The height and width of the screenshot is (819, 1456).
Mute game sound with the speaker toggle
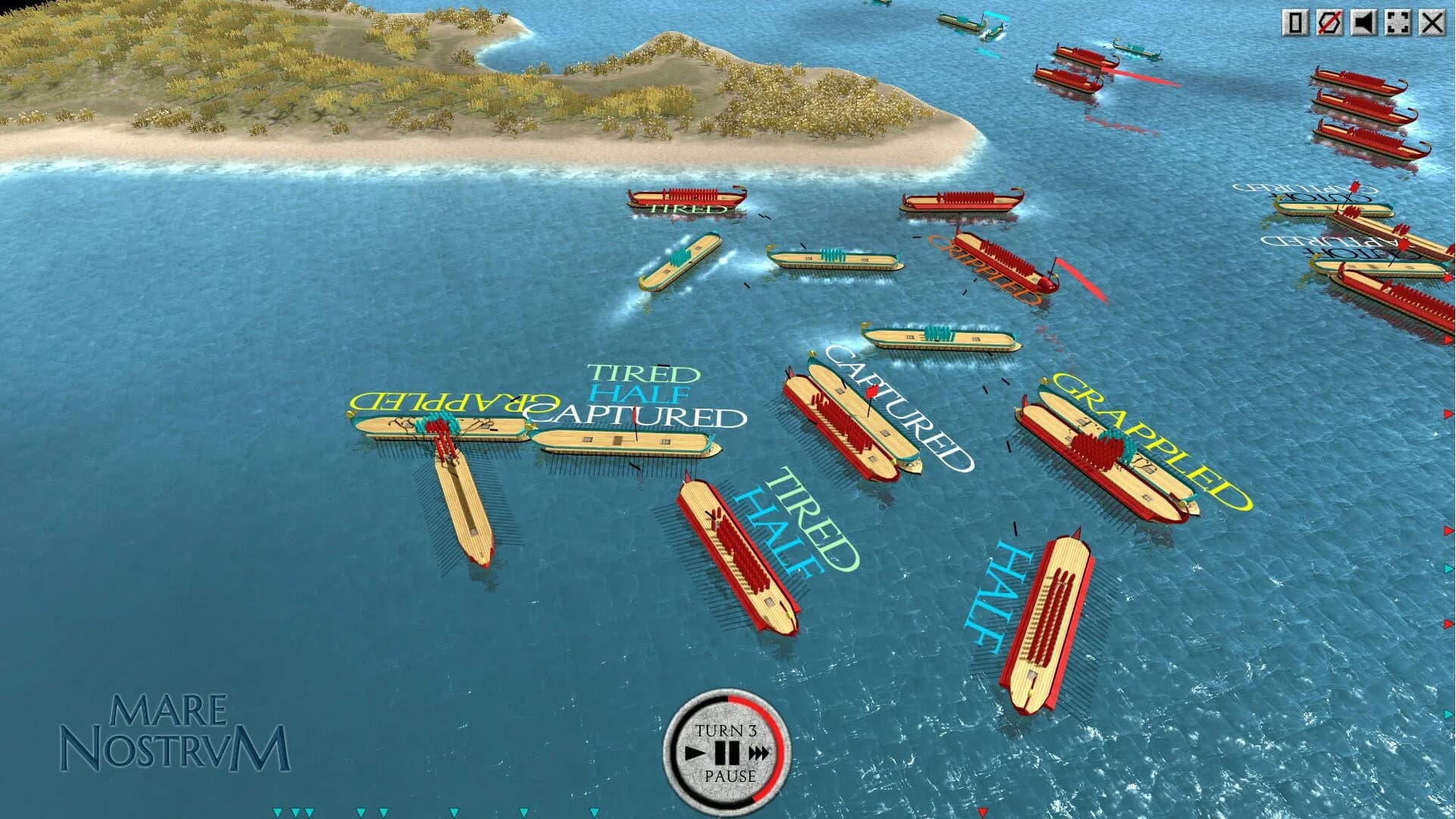pyautogui.click(x=1365, y=23)
